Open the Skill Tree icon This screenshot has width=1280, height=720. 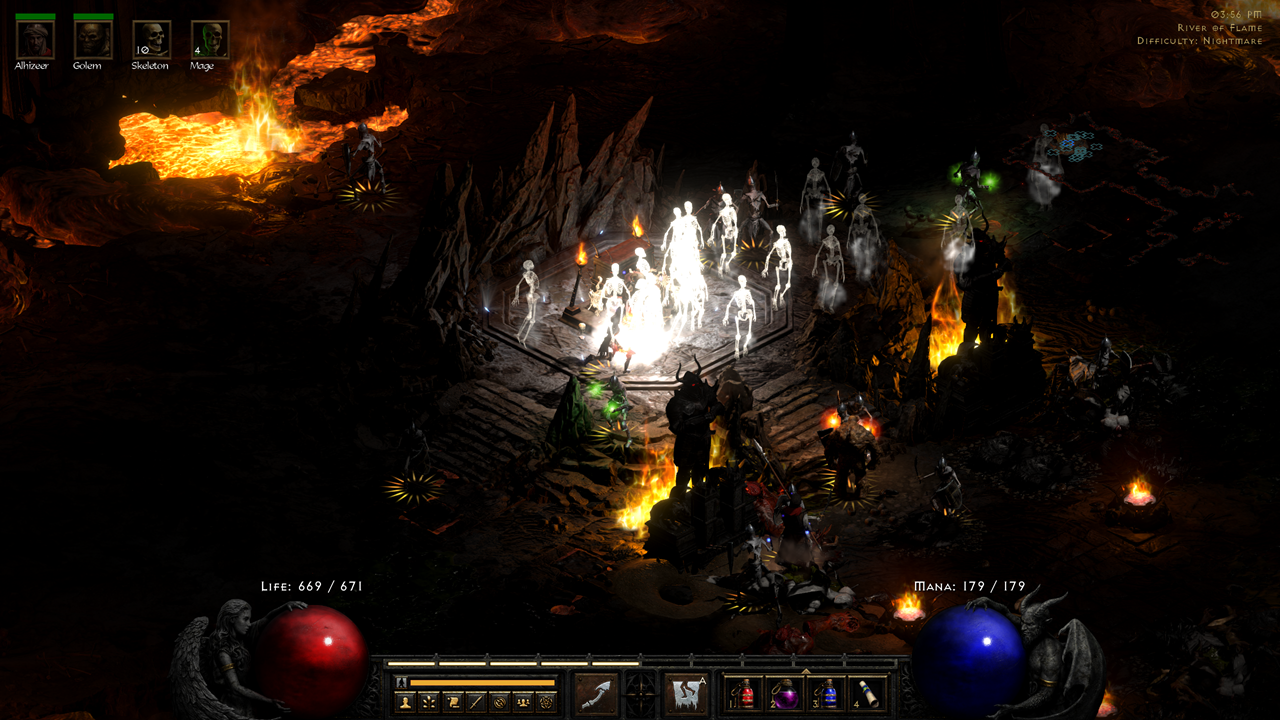[430, 703]
